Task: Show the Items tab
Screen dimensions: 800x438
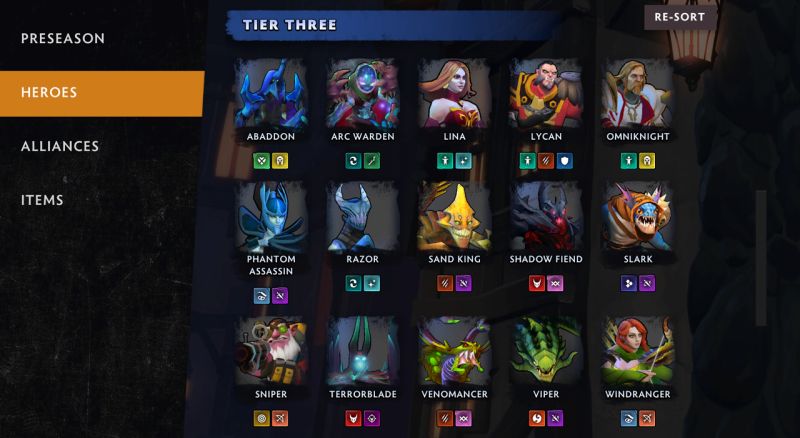Action: (42, 200)
